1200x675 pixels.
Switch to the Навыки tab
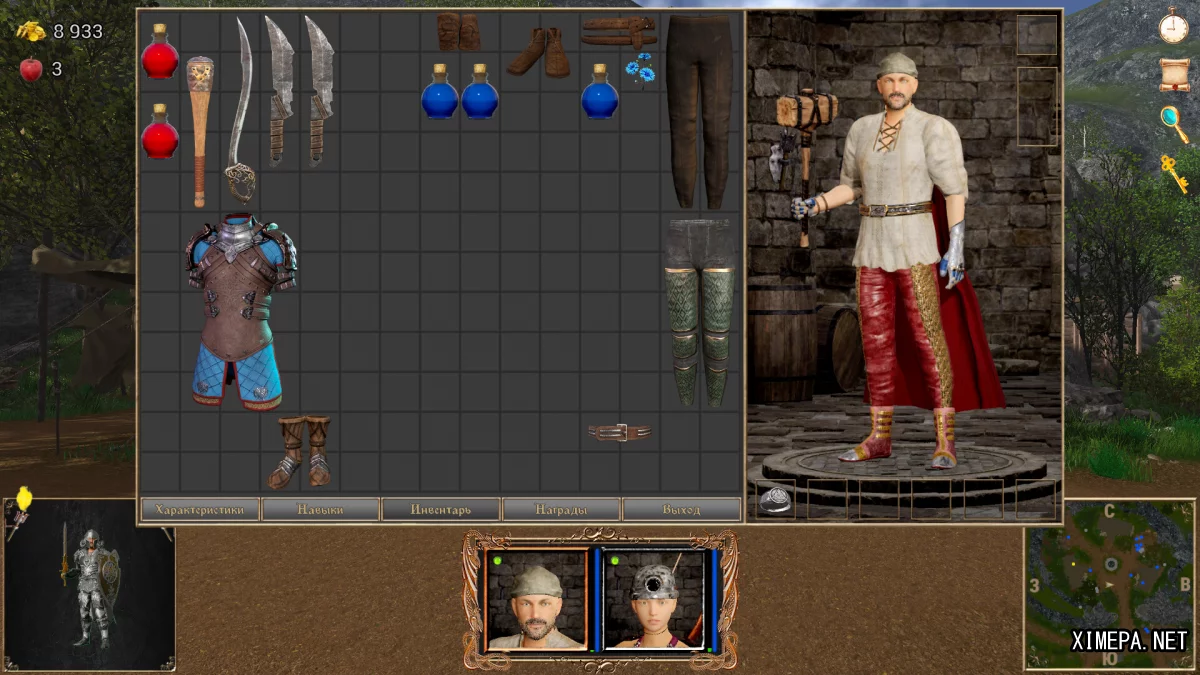pos(320,510)
